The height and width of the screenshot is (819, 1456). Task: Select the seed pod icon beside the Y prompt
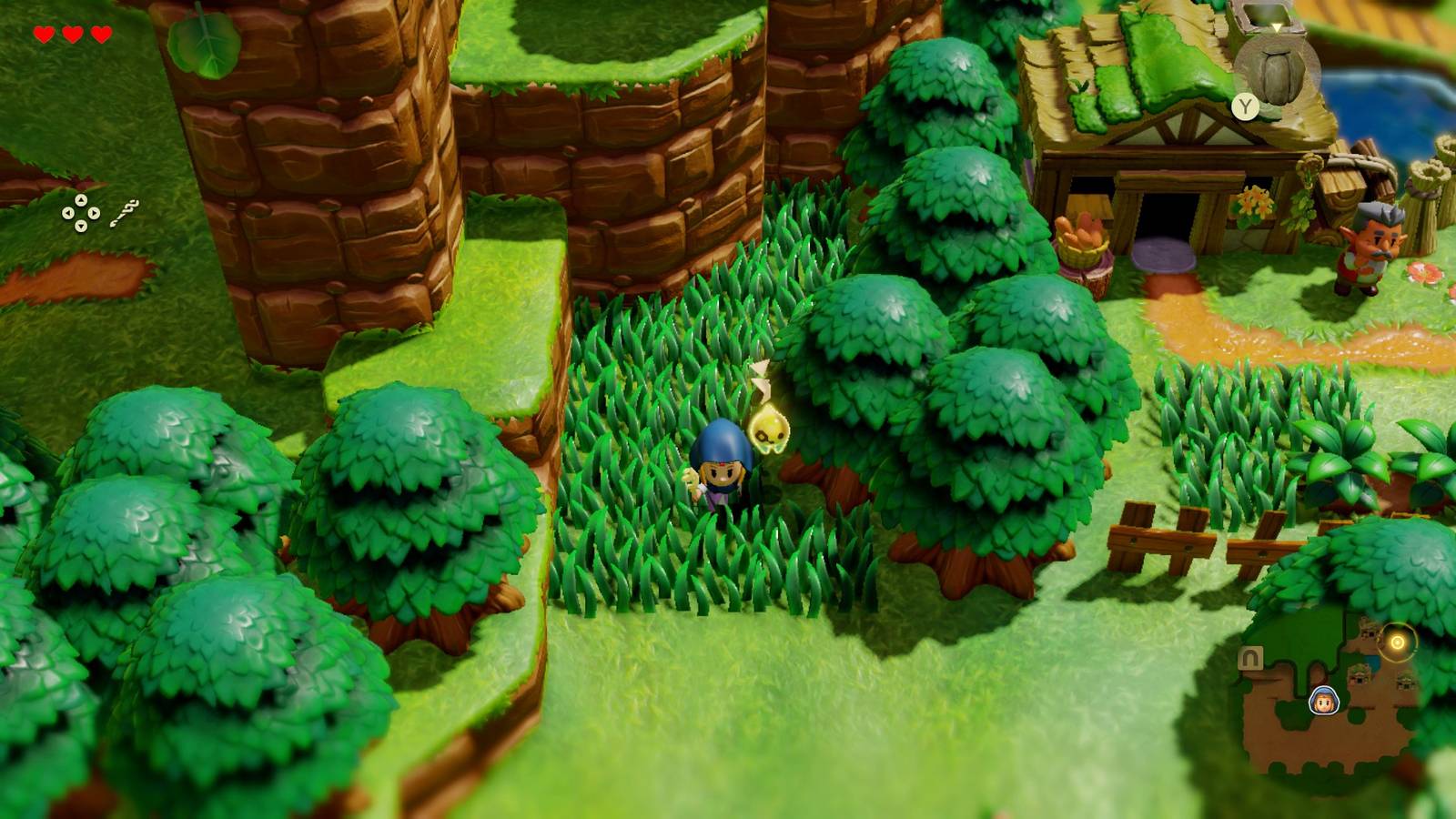(1277, 75)
